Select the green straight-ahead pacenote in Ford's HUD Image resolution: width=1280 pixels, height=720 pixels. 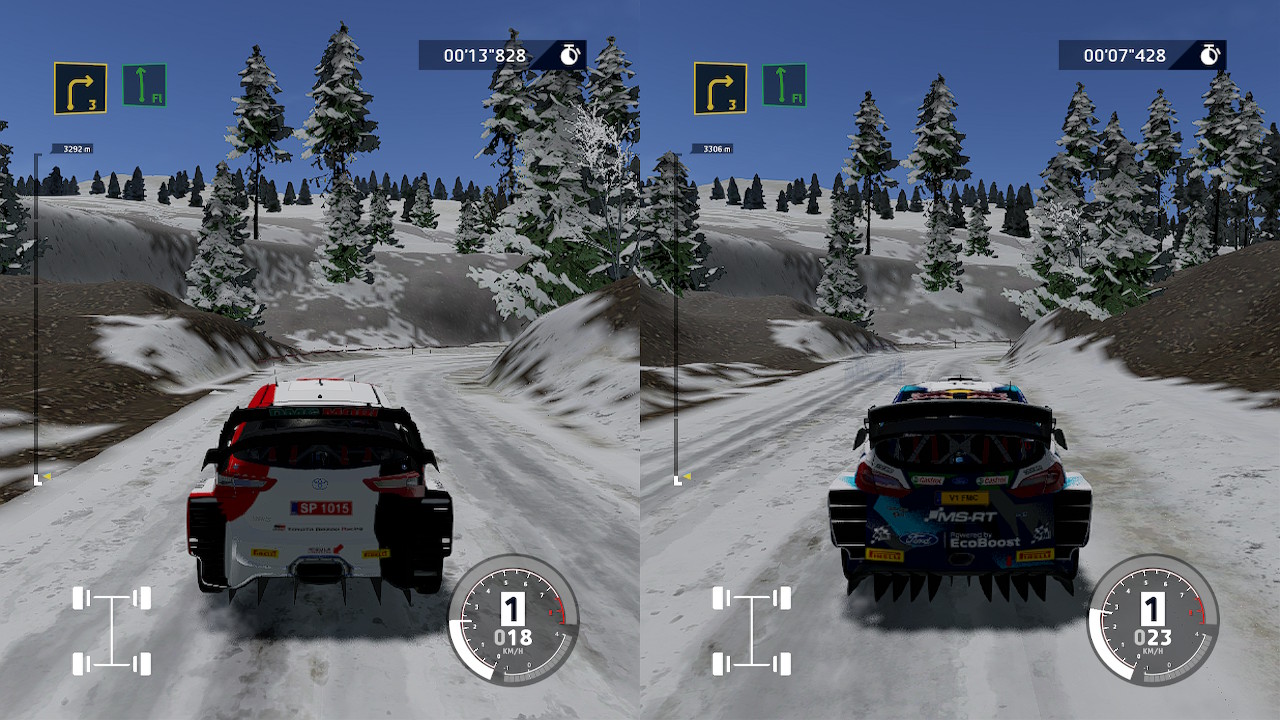point(784,85)
